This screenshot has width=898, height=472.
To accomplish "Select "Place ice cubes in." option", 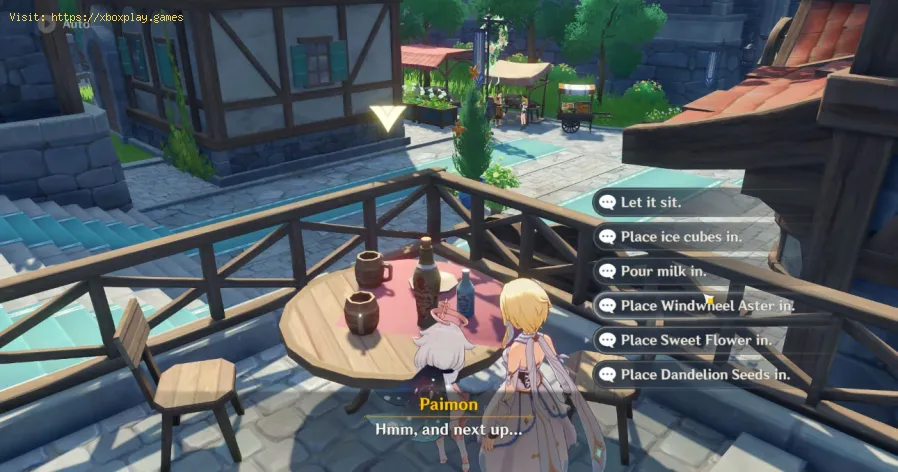I will pyautogui.click(x=680, y=237).
